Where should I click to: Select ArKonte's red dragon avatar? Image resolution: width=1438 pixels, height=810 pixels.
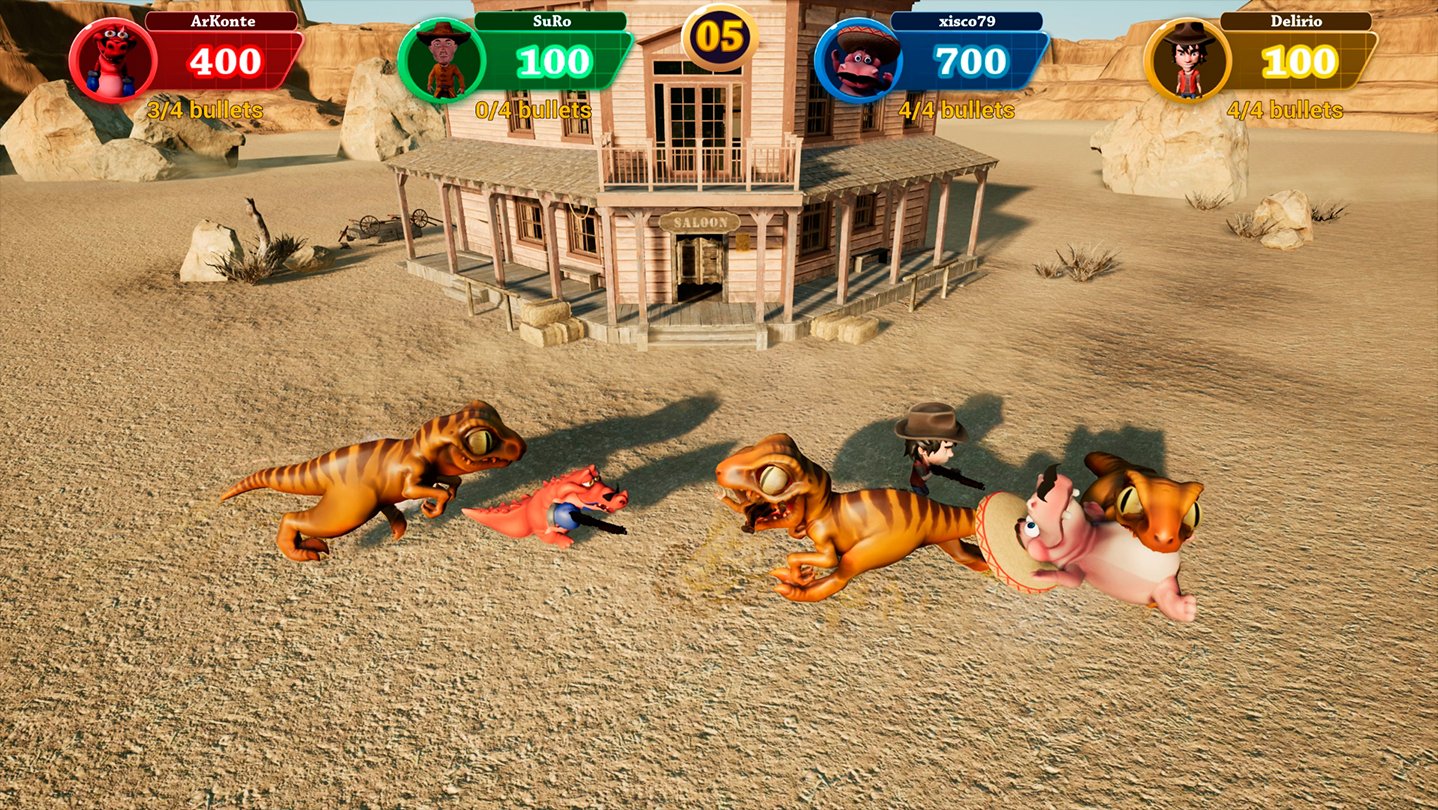[112, 61]
